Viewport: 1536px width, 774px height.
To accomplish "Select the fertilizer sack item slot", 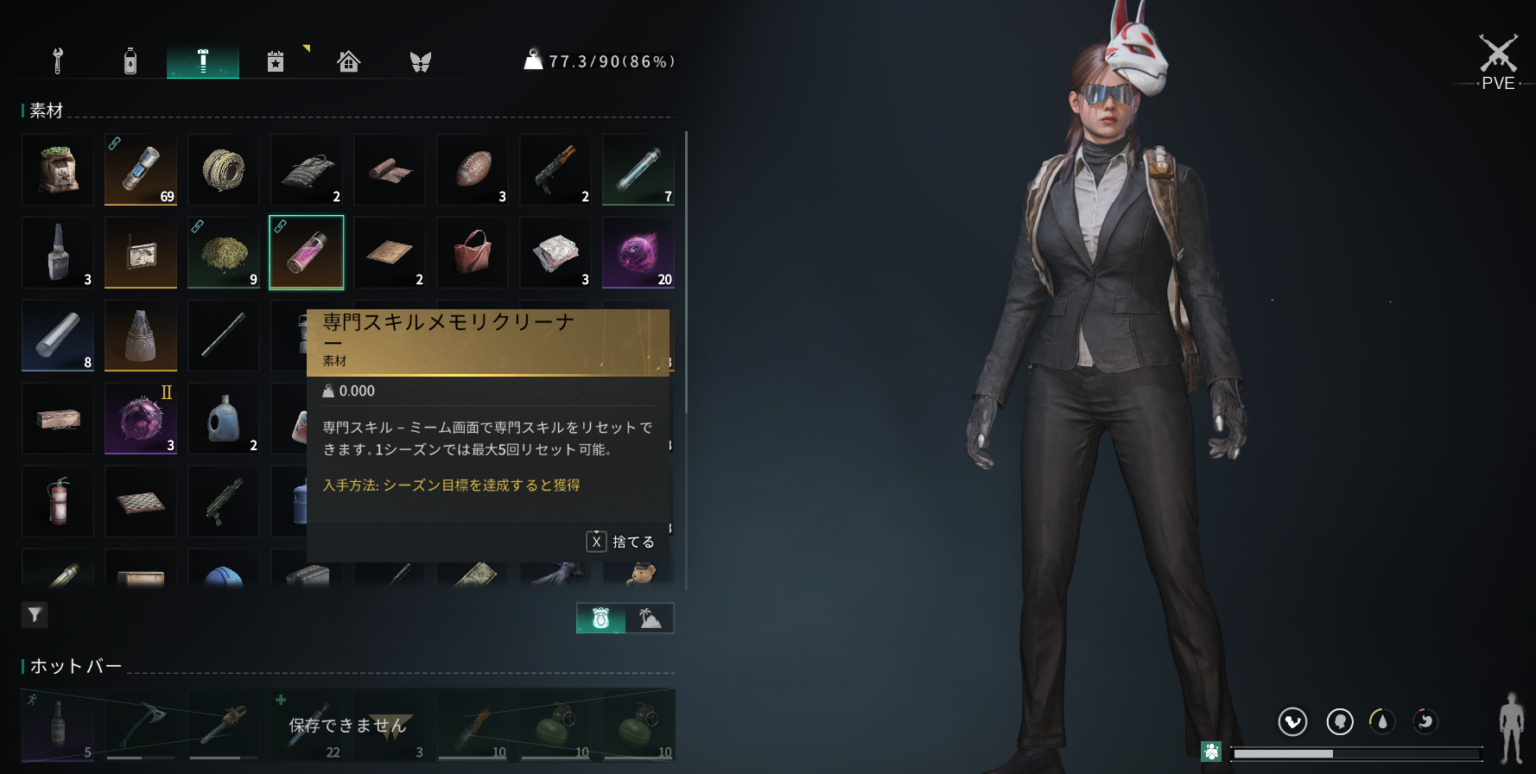I will pyautogui.click(x=58, y=169).
